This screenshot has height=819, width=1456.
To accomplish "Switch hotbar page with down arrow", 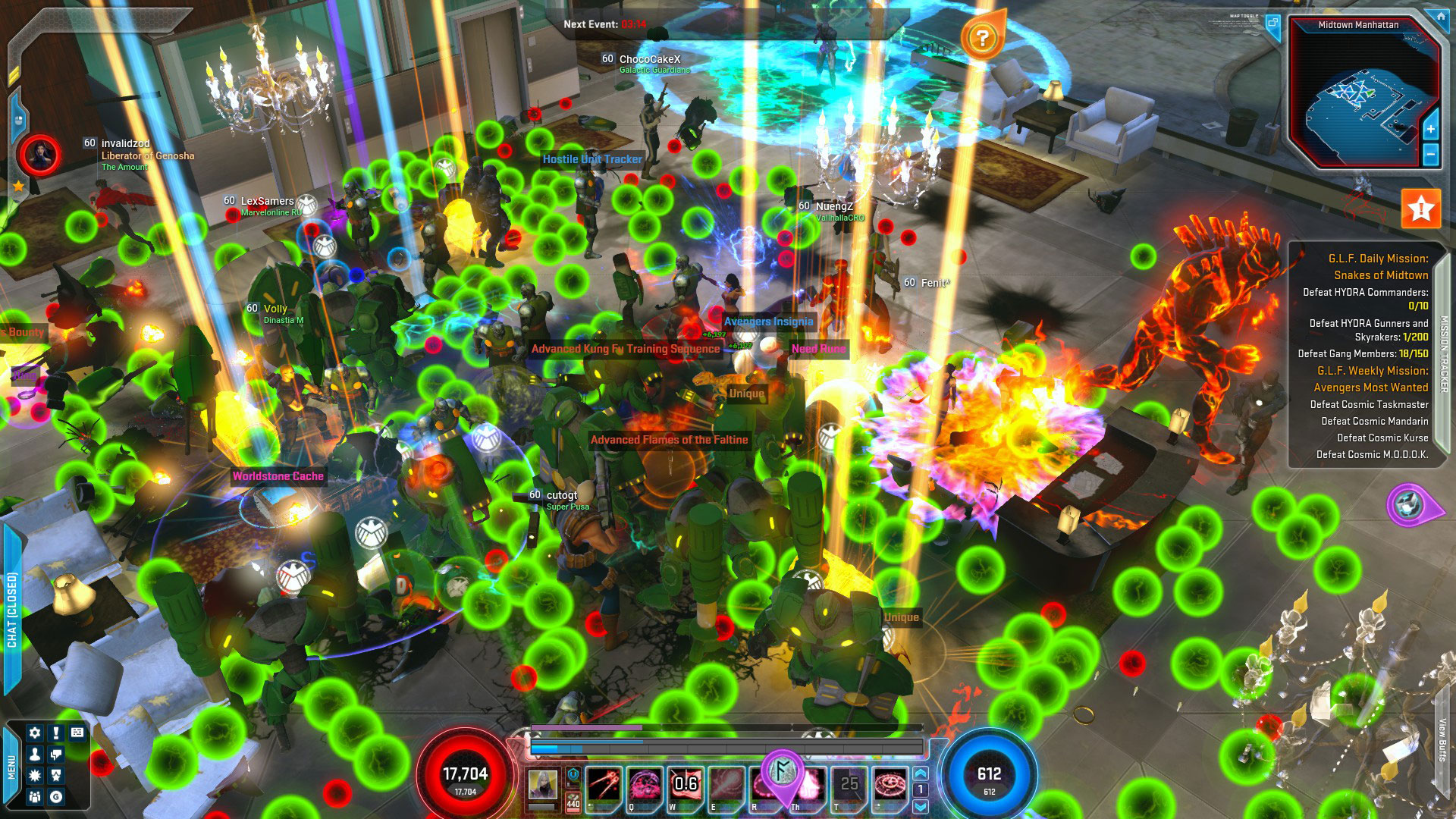I will 921,806.
